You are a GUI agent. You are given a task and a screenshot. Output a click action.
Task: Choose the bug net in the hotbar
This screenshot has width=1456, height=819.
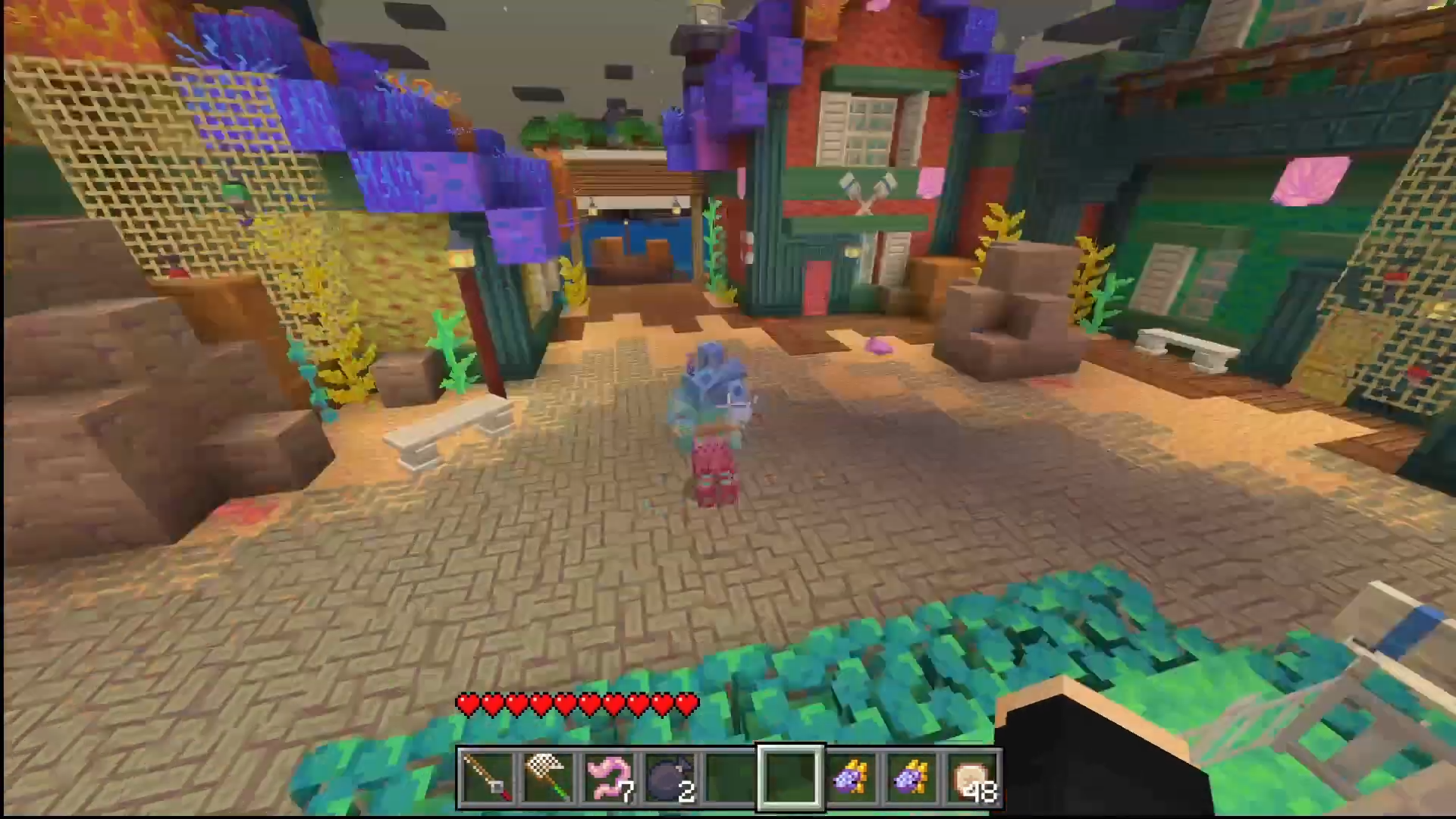click(x=547, y=778)
